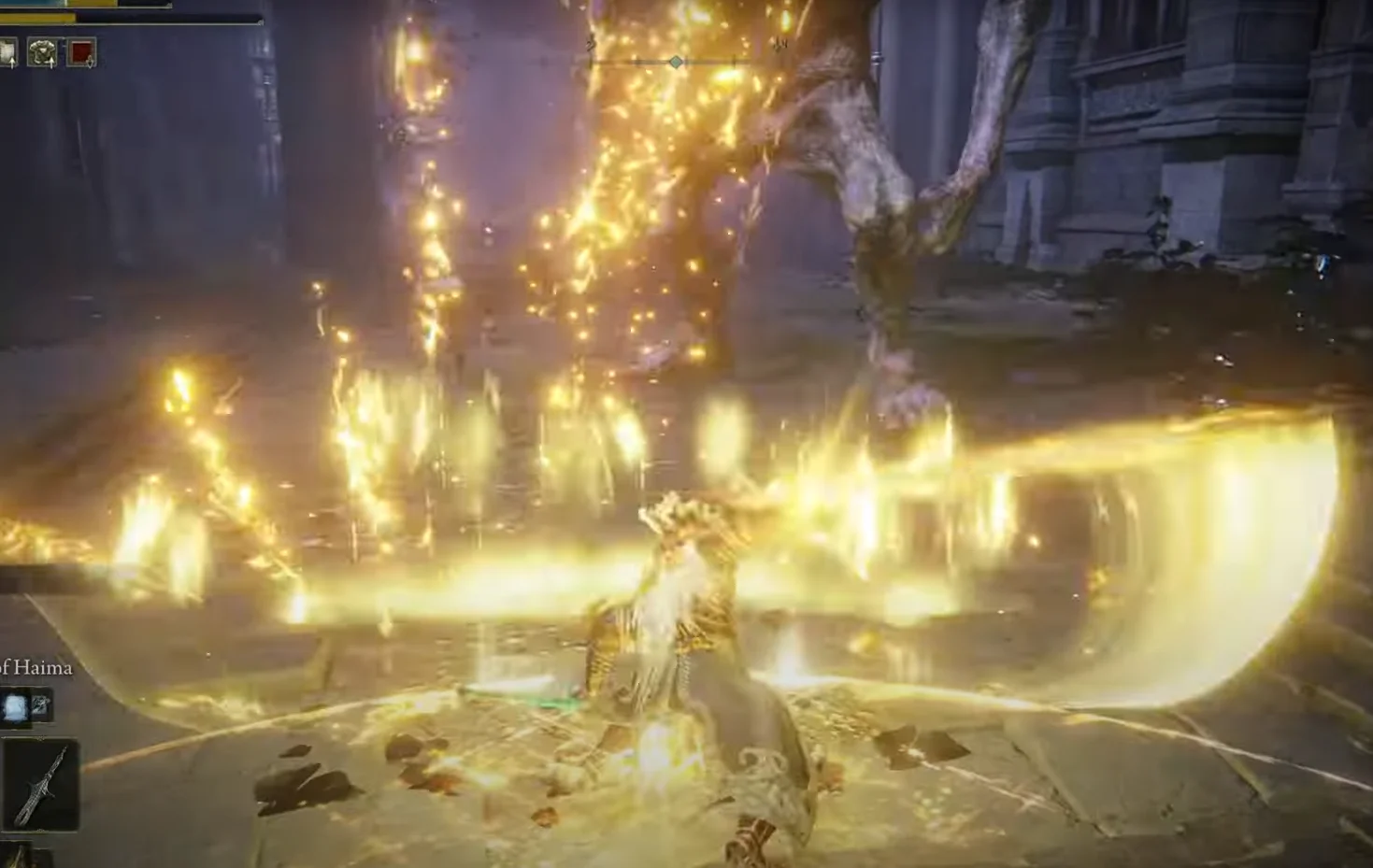Viewport: 1373px width, 868px height.
Task: Select the armor buff status icon
Action: pyautogui.click(x=42, y=53)
